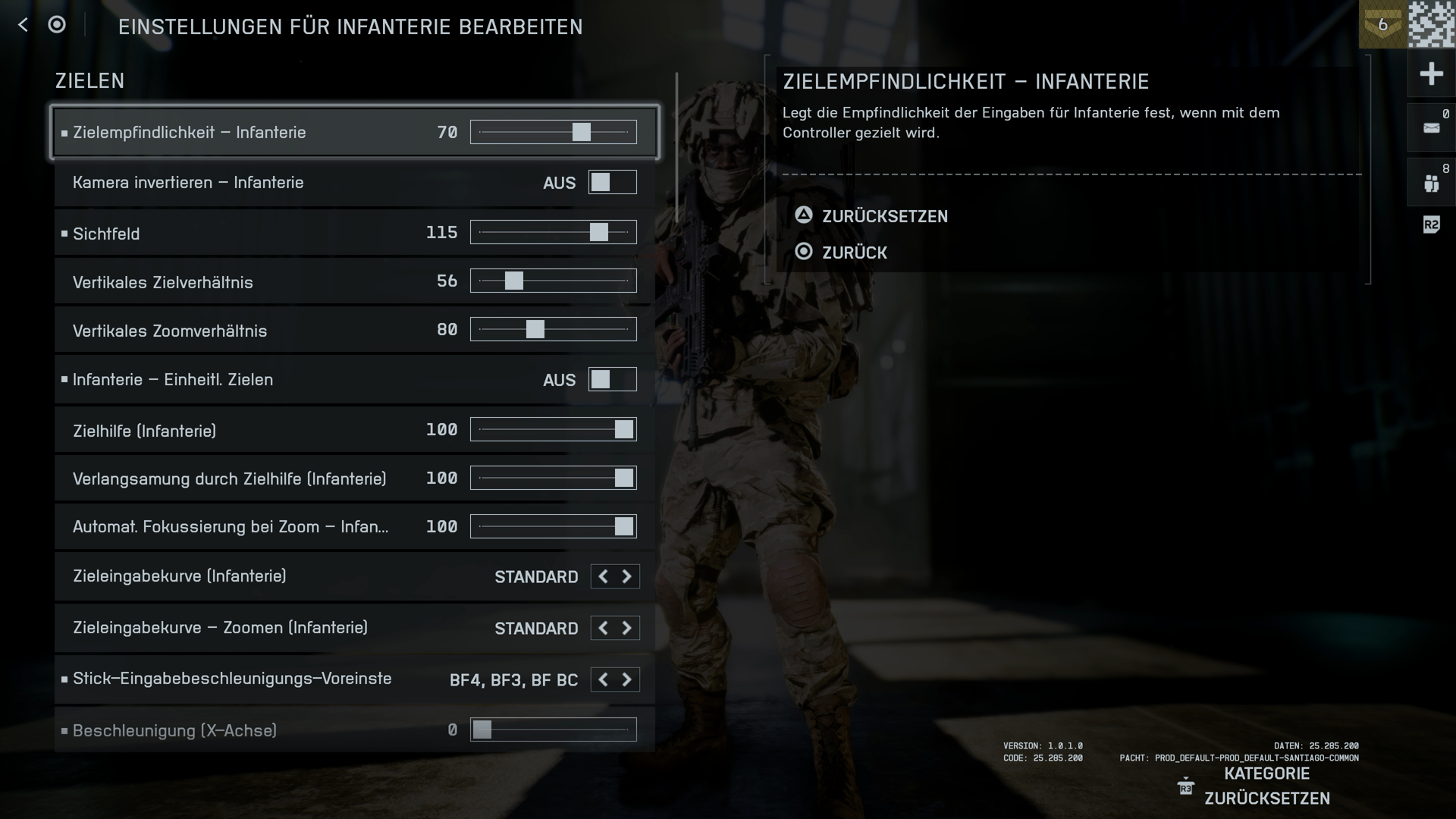
Task: Adjust the Beschleunigung (X-Achse) slider
Action: coord(482,730)
